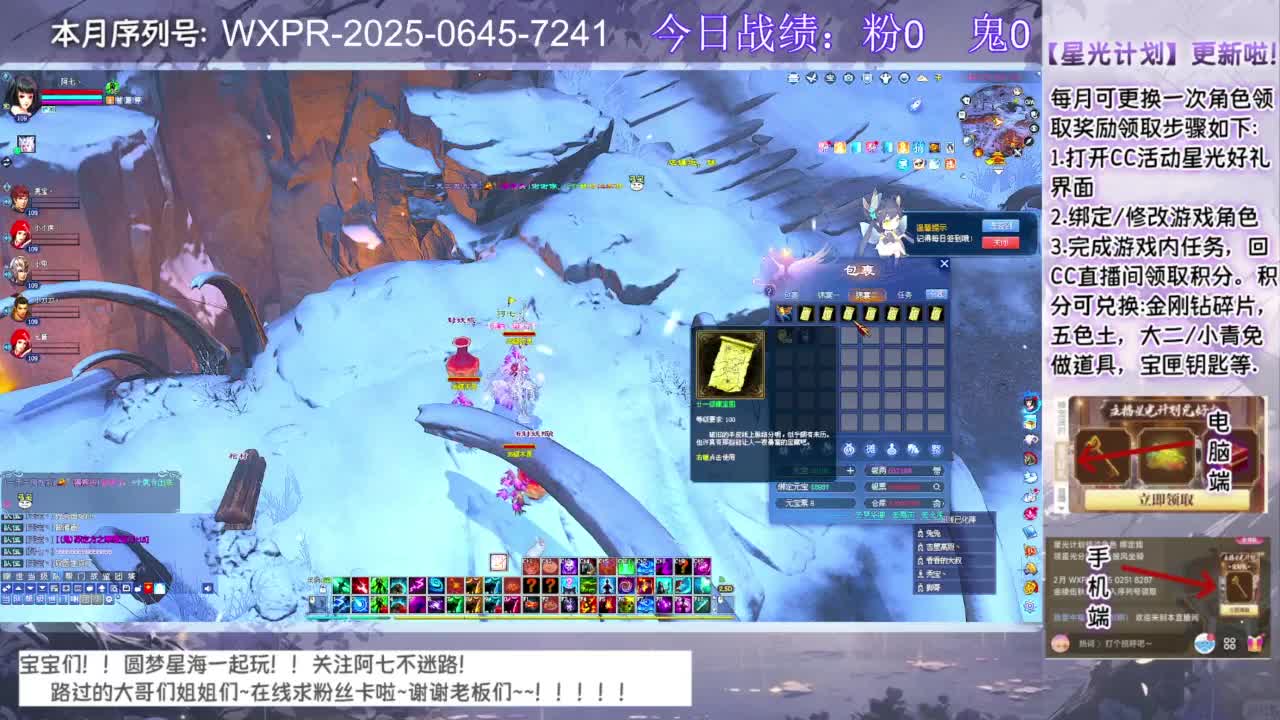Open the pet assistant icon near the reminder popup

coord(886,223)
